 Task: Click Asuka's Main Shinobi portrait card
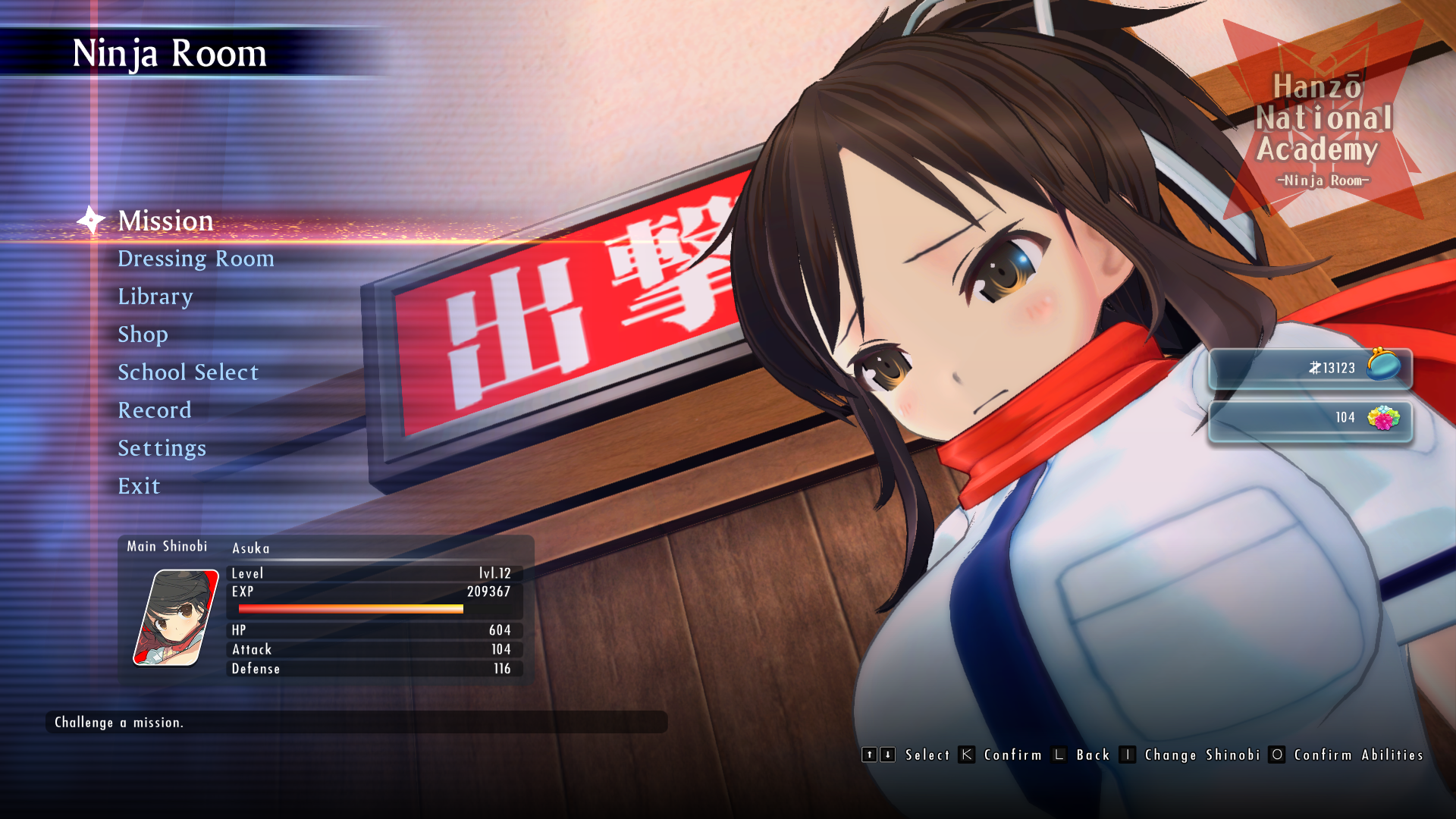[176, 617]
